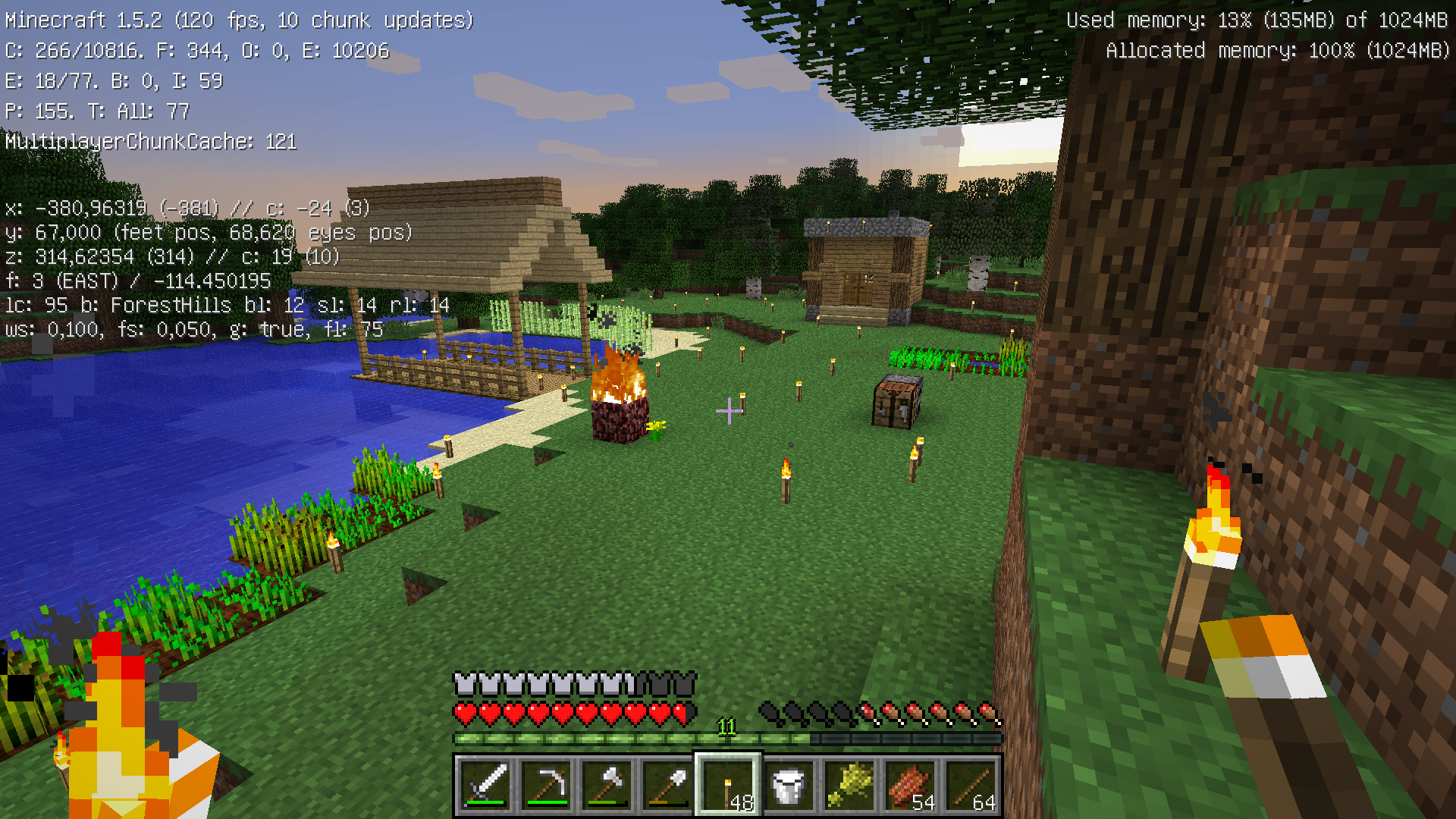Select the iron sword hotbar slot
The image size is (1456, 819).
(x=486, y=786)
